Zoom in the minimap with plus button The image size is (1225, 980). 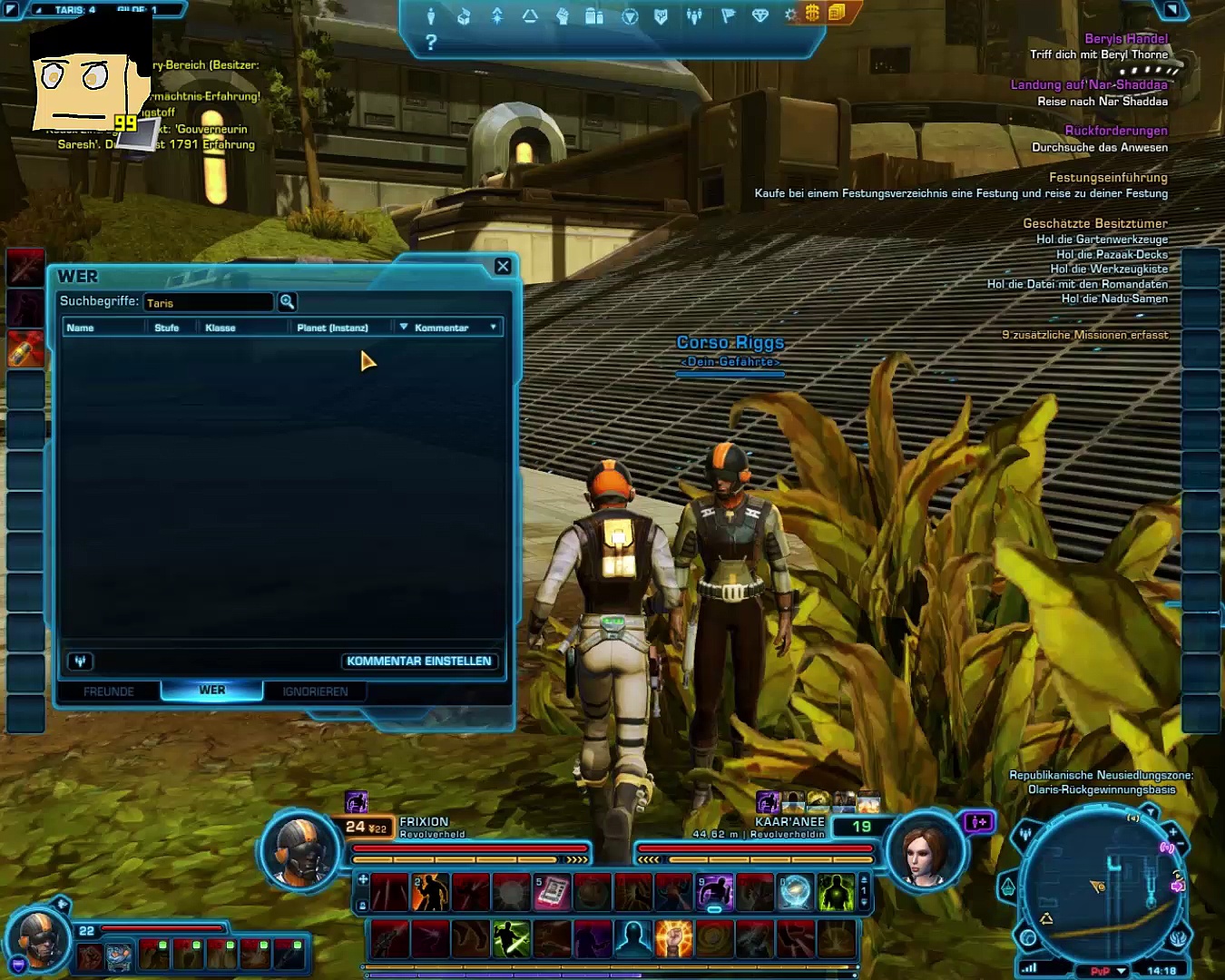[x=1173, y=831]
